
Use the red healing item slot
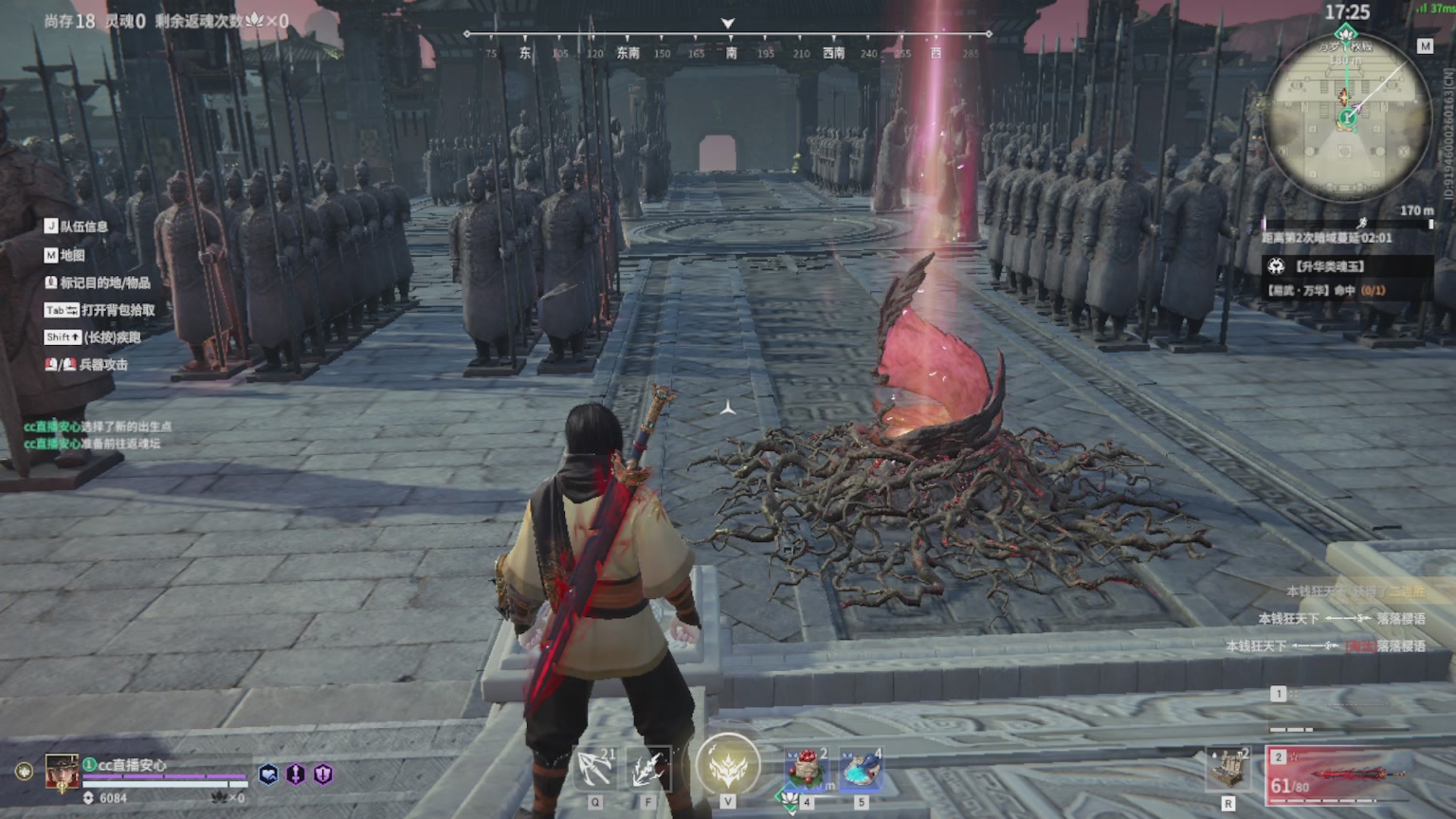[x=807, y=769]
